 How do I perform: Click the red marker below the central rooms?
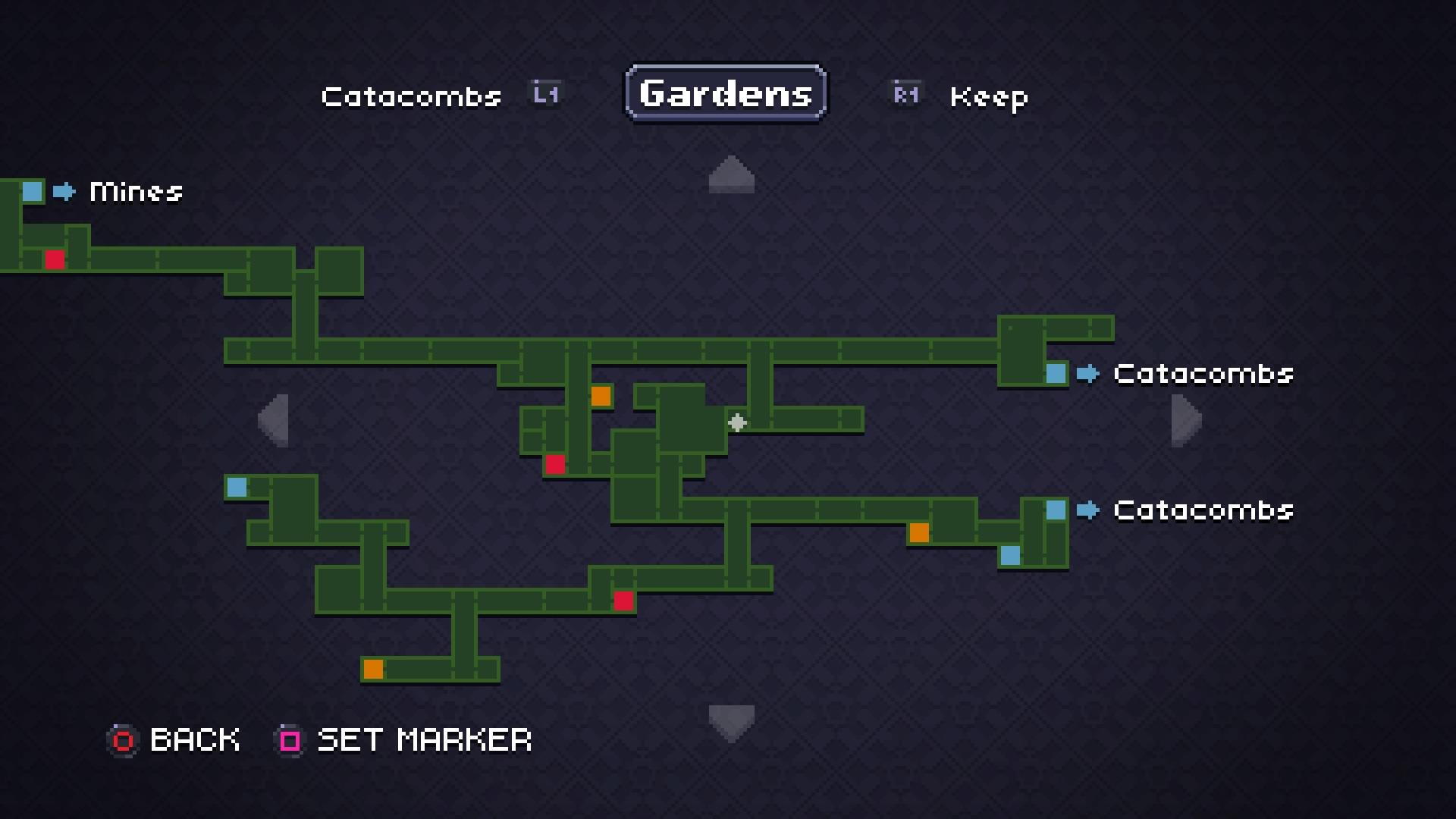(x=555, y=464)
